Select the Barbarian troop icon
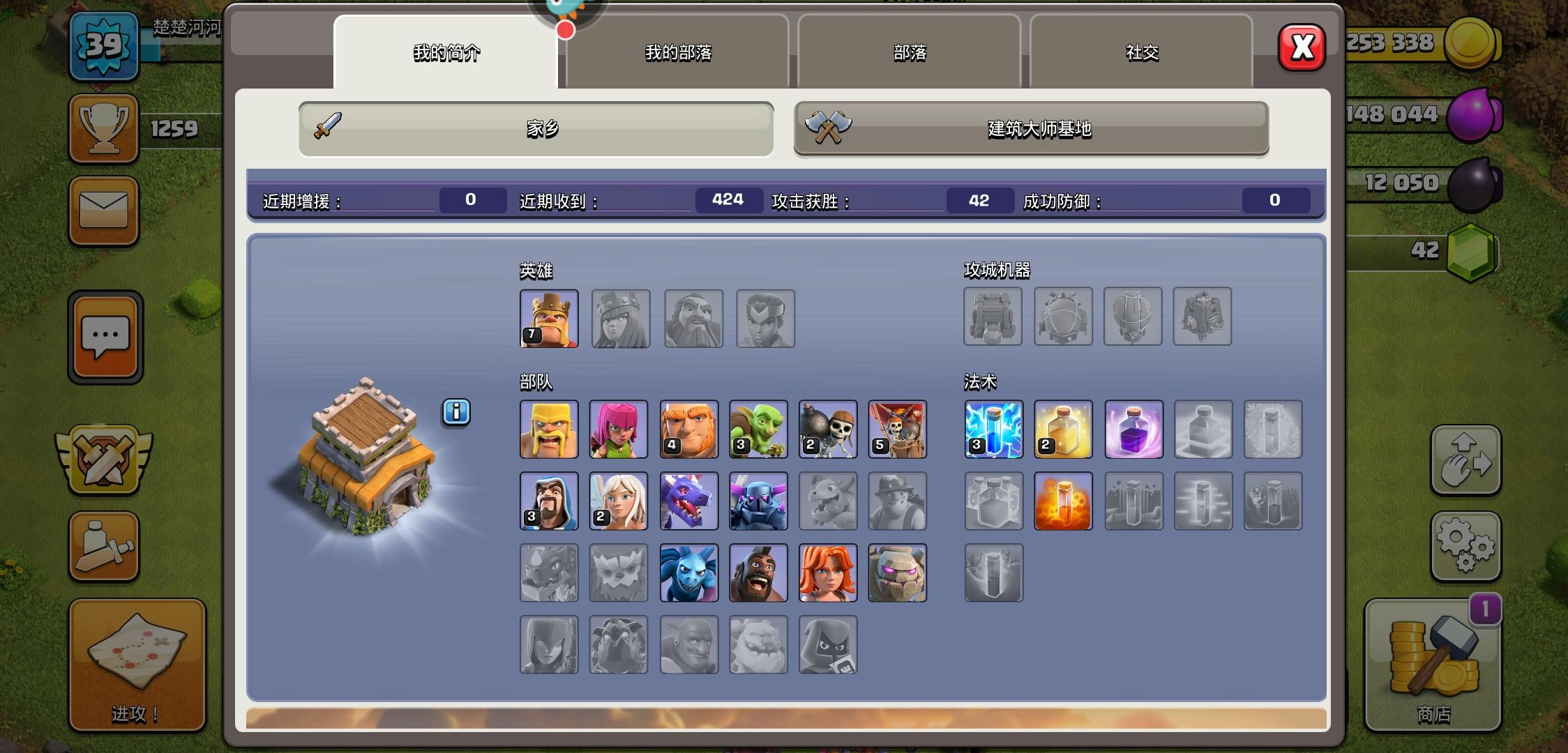This screenshot has height=753, width=1568. (548, 429)
